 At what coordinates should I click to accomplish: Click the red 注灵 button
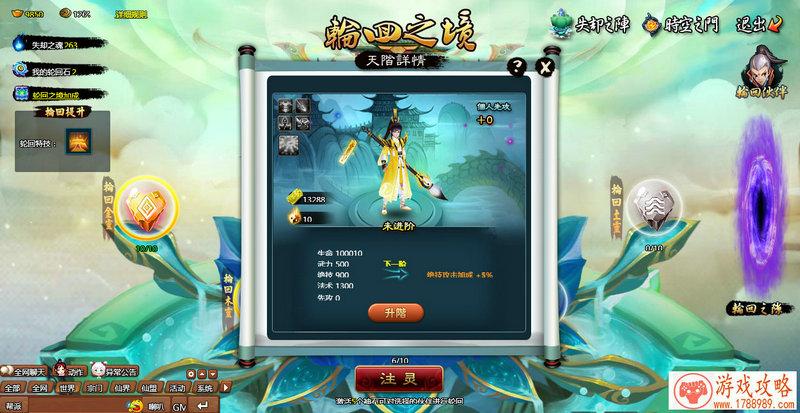(399, 379)
